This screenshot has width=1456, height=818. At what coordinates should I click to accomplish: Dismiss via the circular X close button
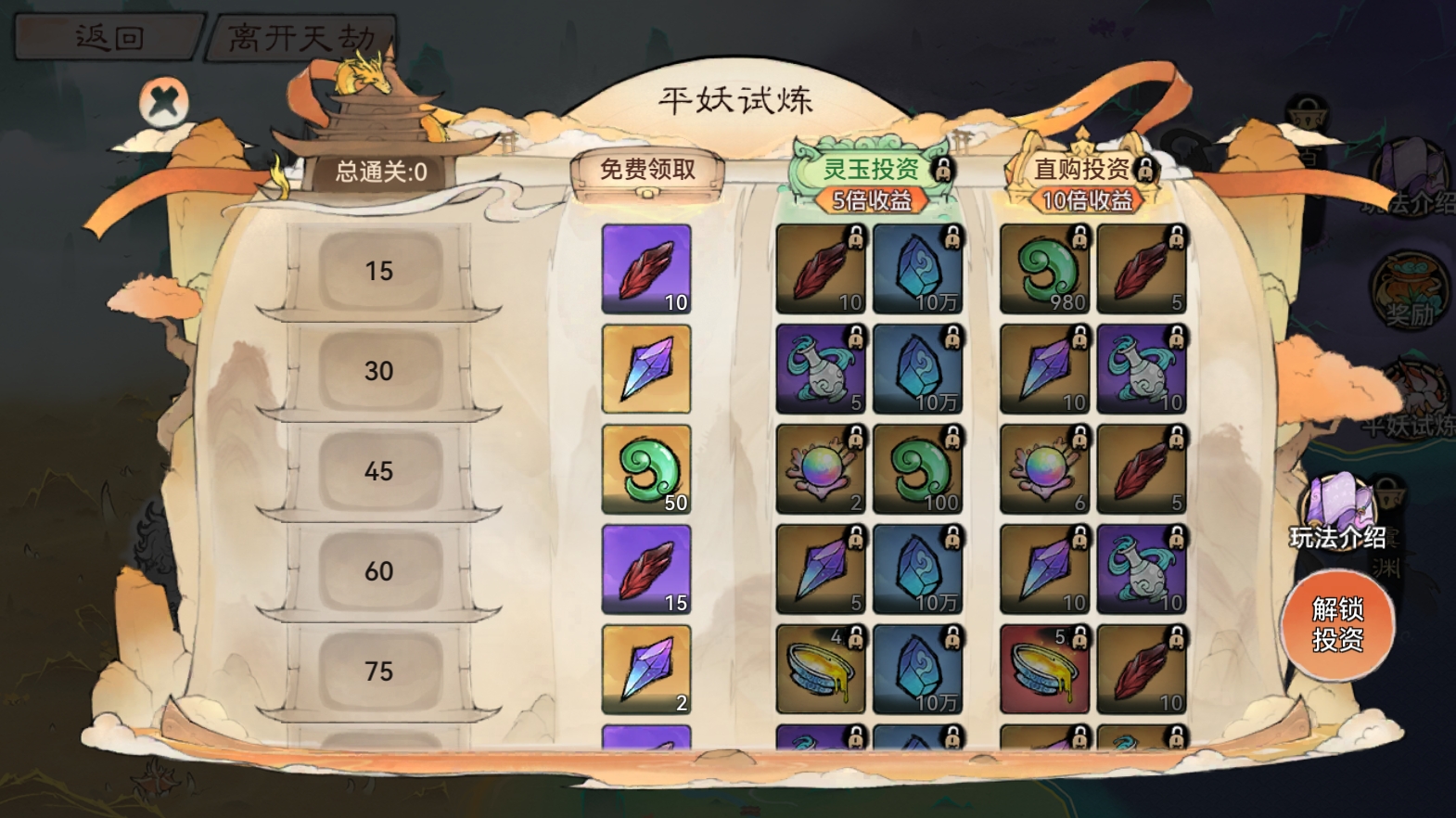pyautogui.click(x=164, y=102)
